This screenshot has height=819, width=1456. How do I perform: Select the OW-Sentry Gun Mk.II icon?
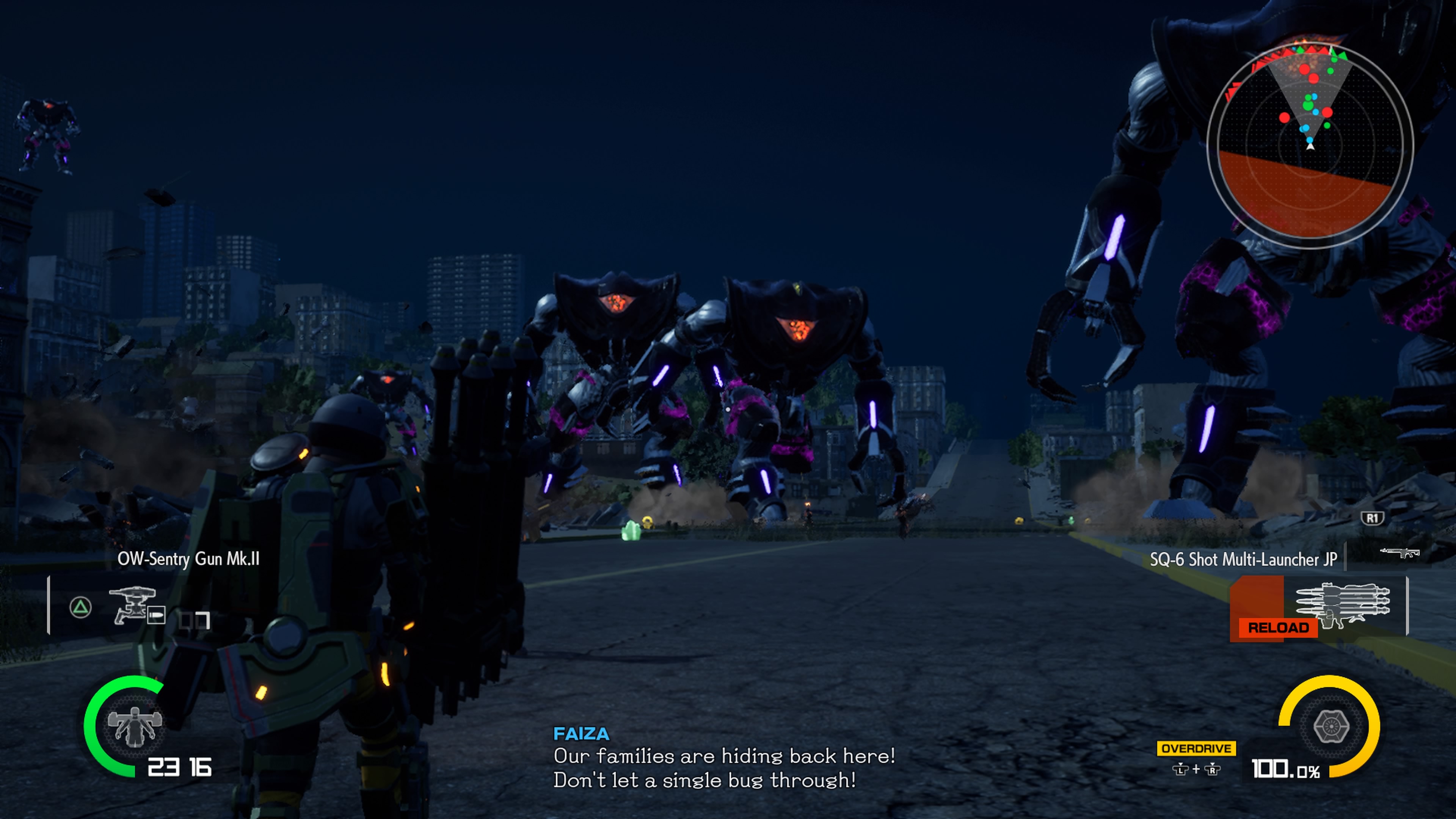pos(133,606)
